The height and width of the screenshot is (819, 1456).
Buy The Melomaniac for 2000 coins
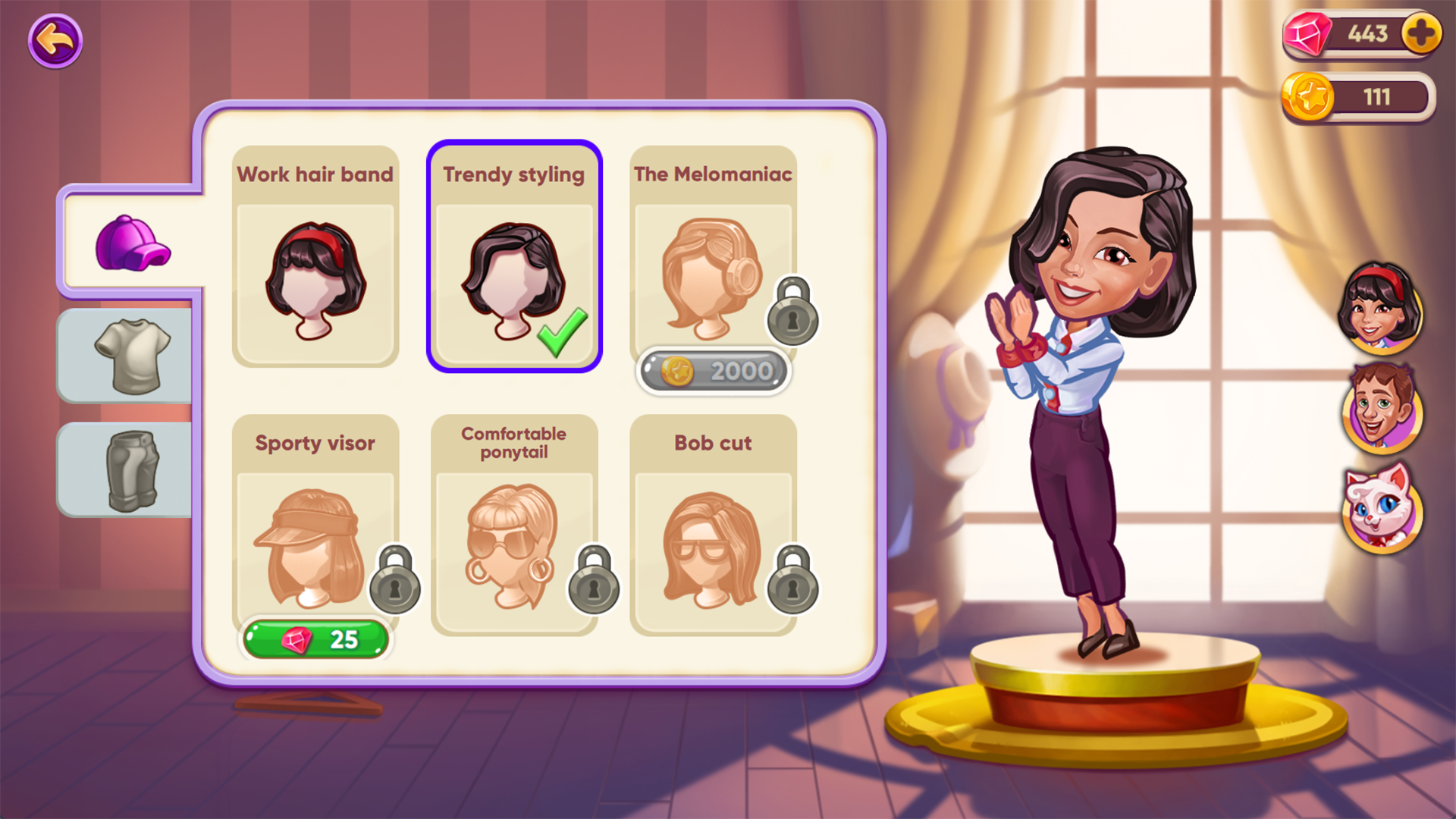[x=713, y=371]
